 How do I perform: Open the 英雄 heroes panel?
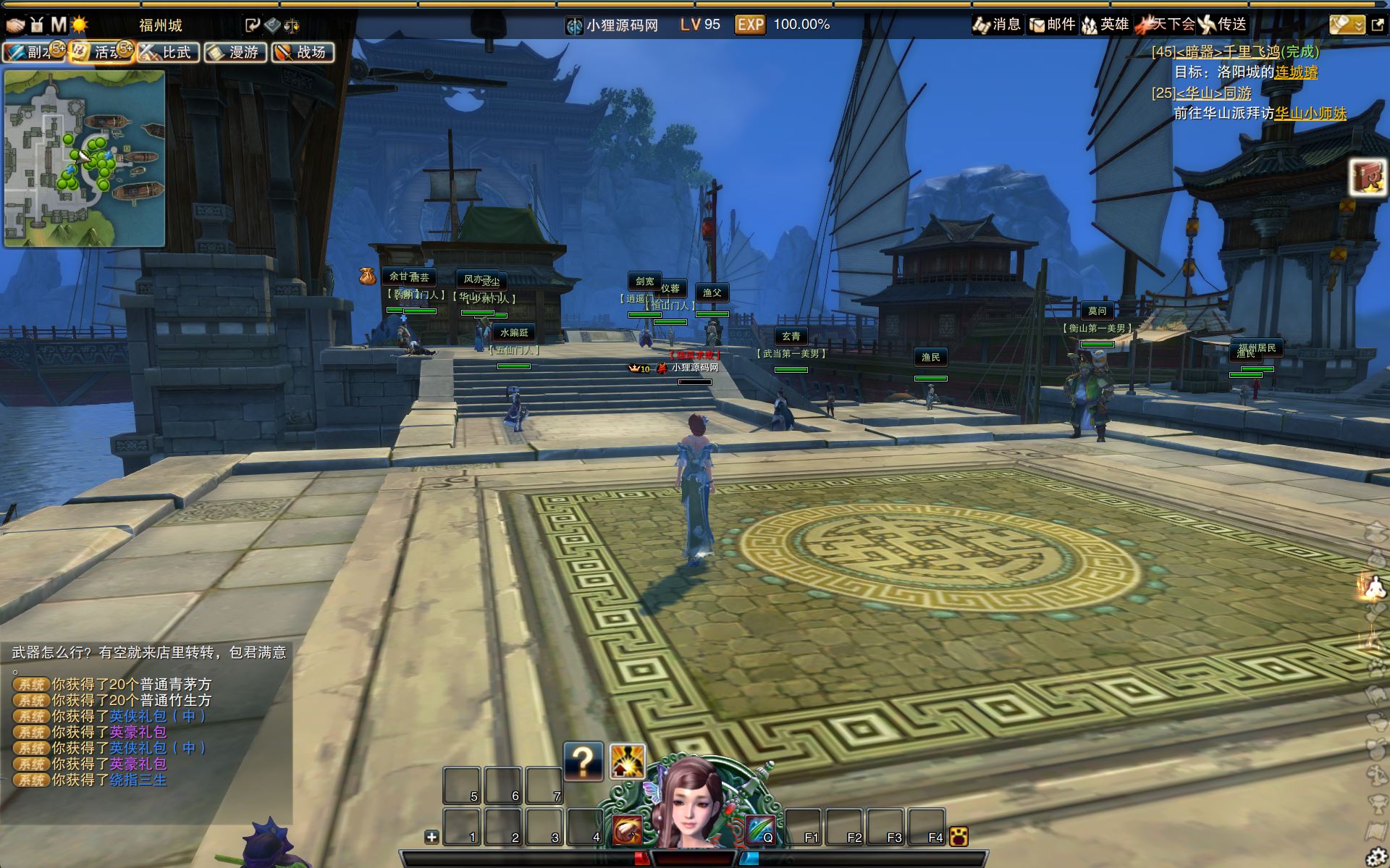1105,25
